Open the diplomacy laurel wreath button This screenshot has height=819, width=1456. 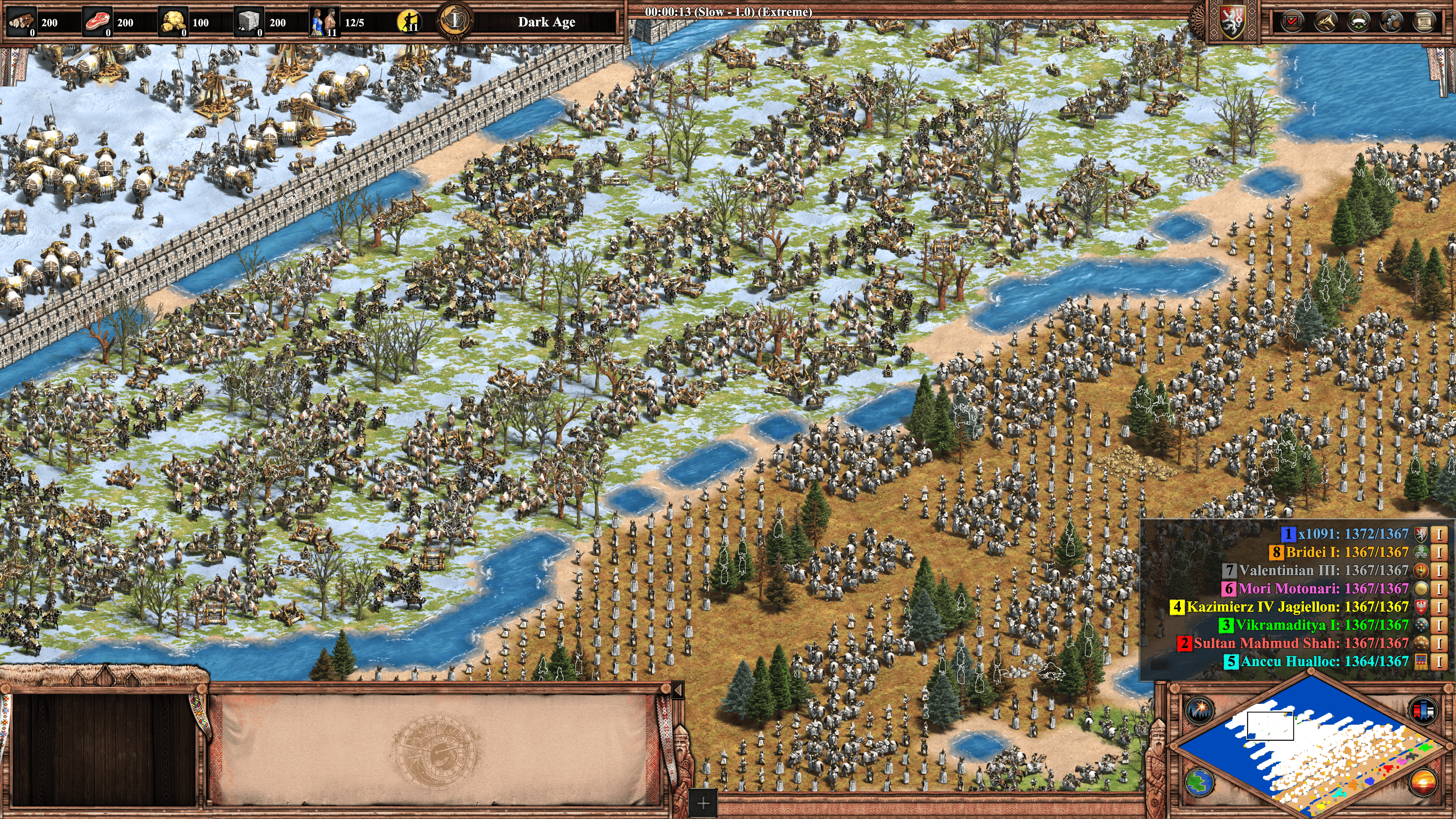coord(1358,22)
